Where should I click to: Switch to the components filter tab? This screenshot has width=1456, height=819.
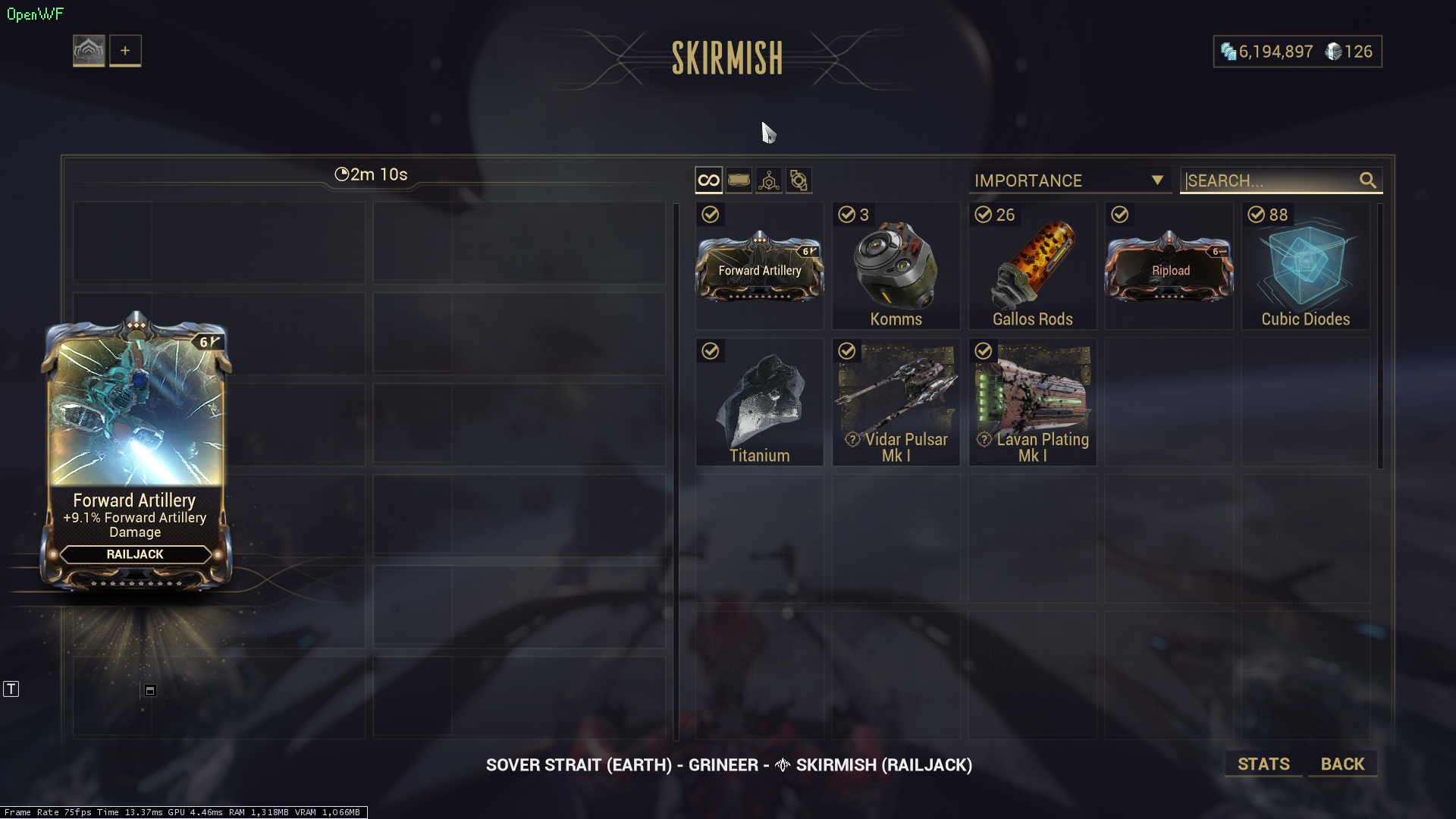click(799, 180)
